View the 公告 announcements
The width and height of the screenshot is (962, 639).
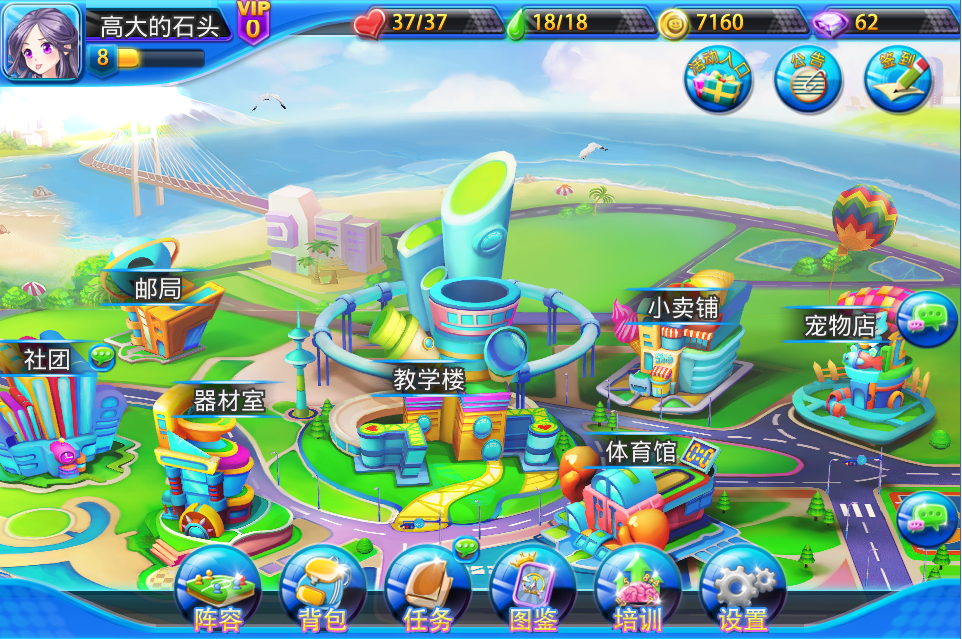pos(808,80)
